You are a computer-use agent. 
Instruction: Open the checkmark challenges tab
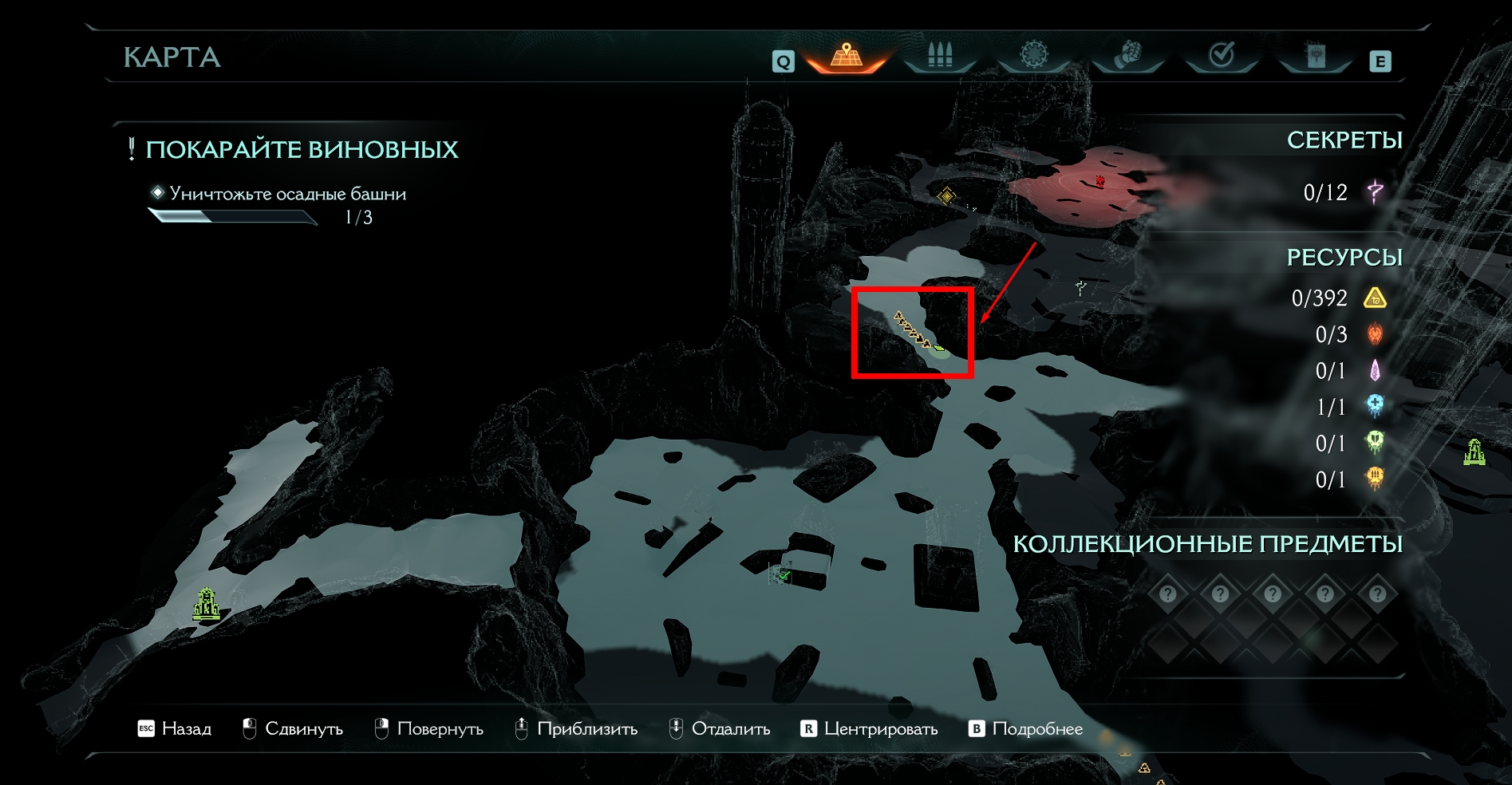(1222, 55)
